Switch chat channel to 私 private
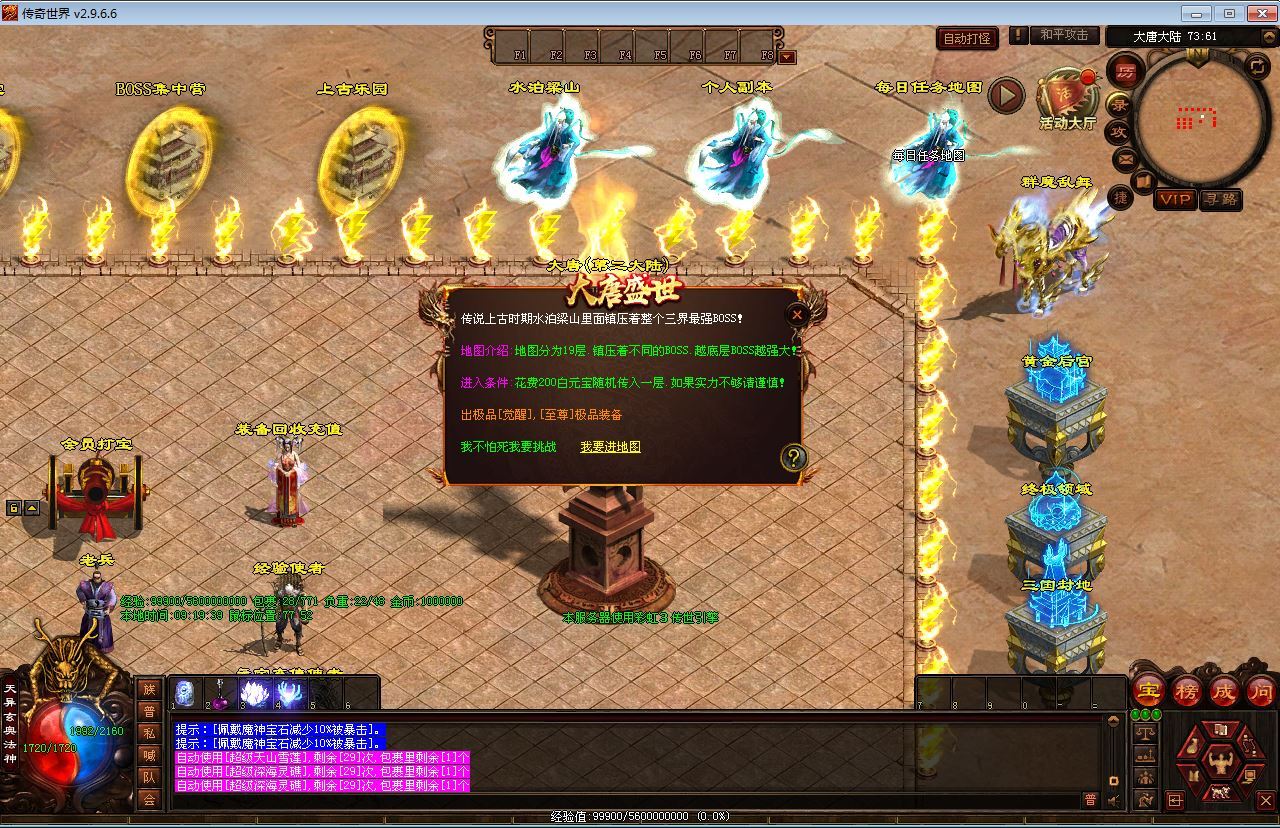 (x=149, y=733)
